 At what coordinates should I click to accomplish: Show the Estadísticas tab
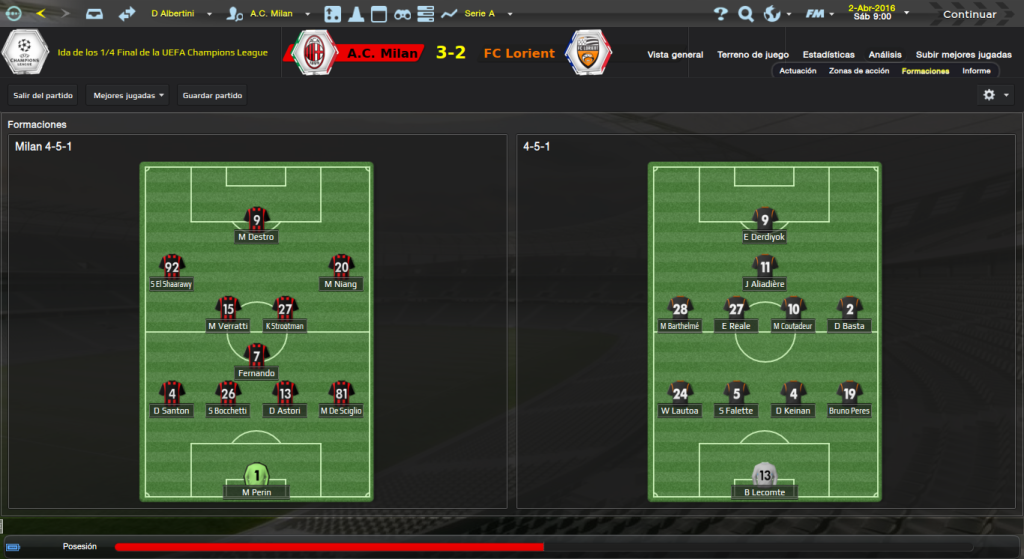[x=828, y=54]
